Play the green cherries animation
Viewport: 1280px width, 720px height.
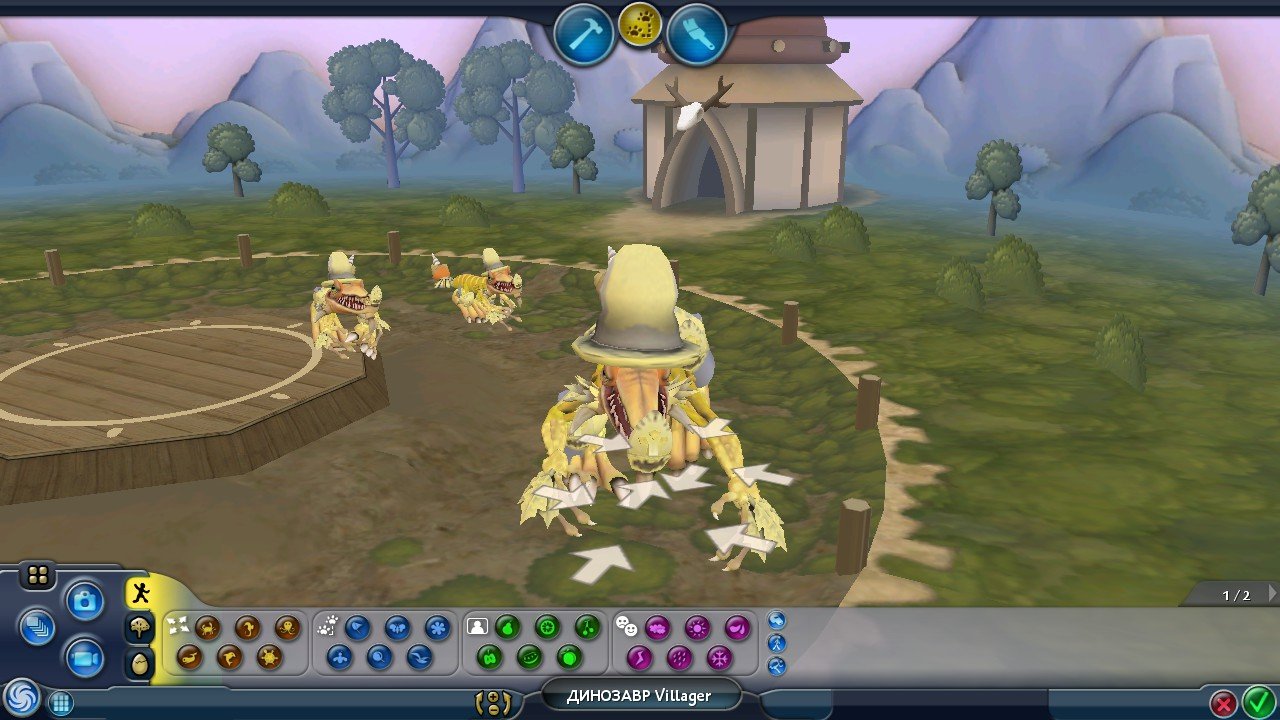[x=587, y=627]
